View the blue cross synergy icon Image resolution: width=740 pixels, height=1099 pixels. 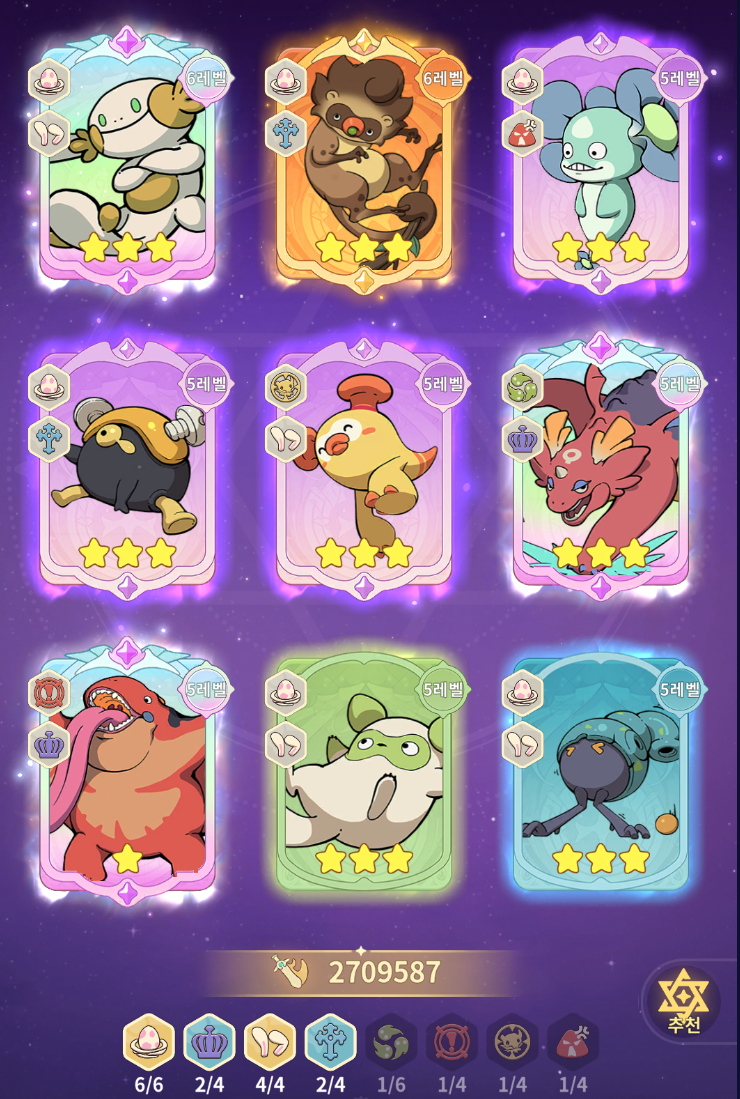330,1042
